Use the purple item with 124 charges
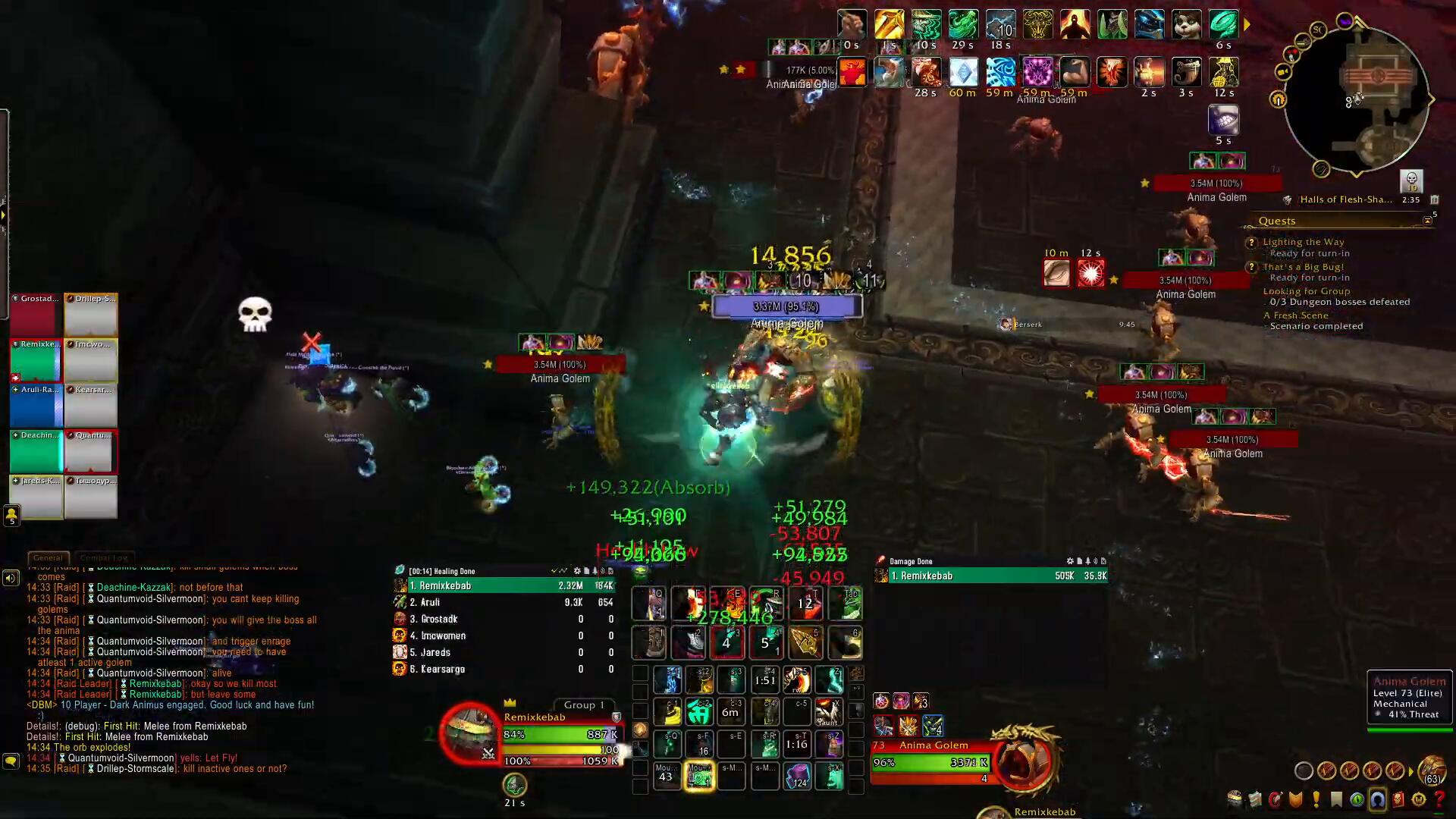This screenshot has height=819, width=1456. [x=799, y=776]
